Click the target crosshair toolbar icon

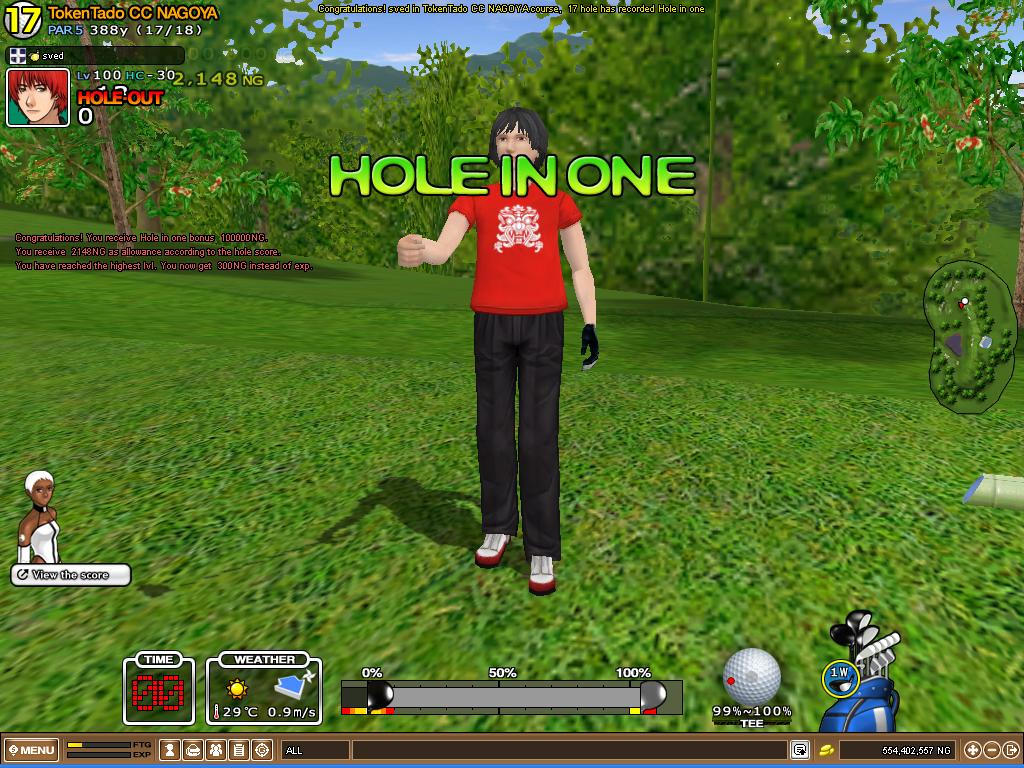coord(262,750)
